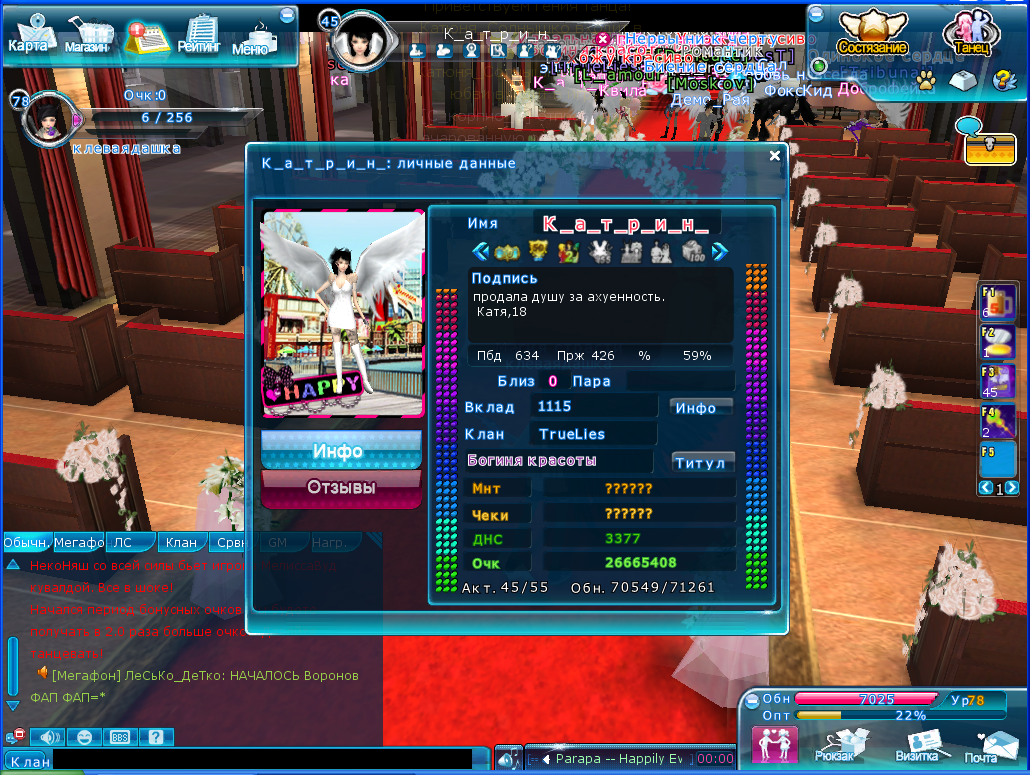Viewport: 1030px width, 775px height.
Task: Show the Рейтинг rankings
Action: click(199, 36)
